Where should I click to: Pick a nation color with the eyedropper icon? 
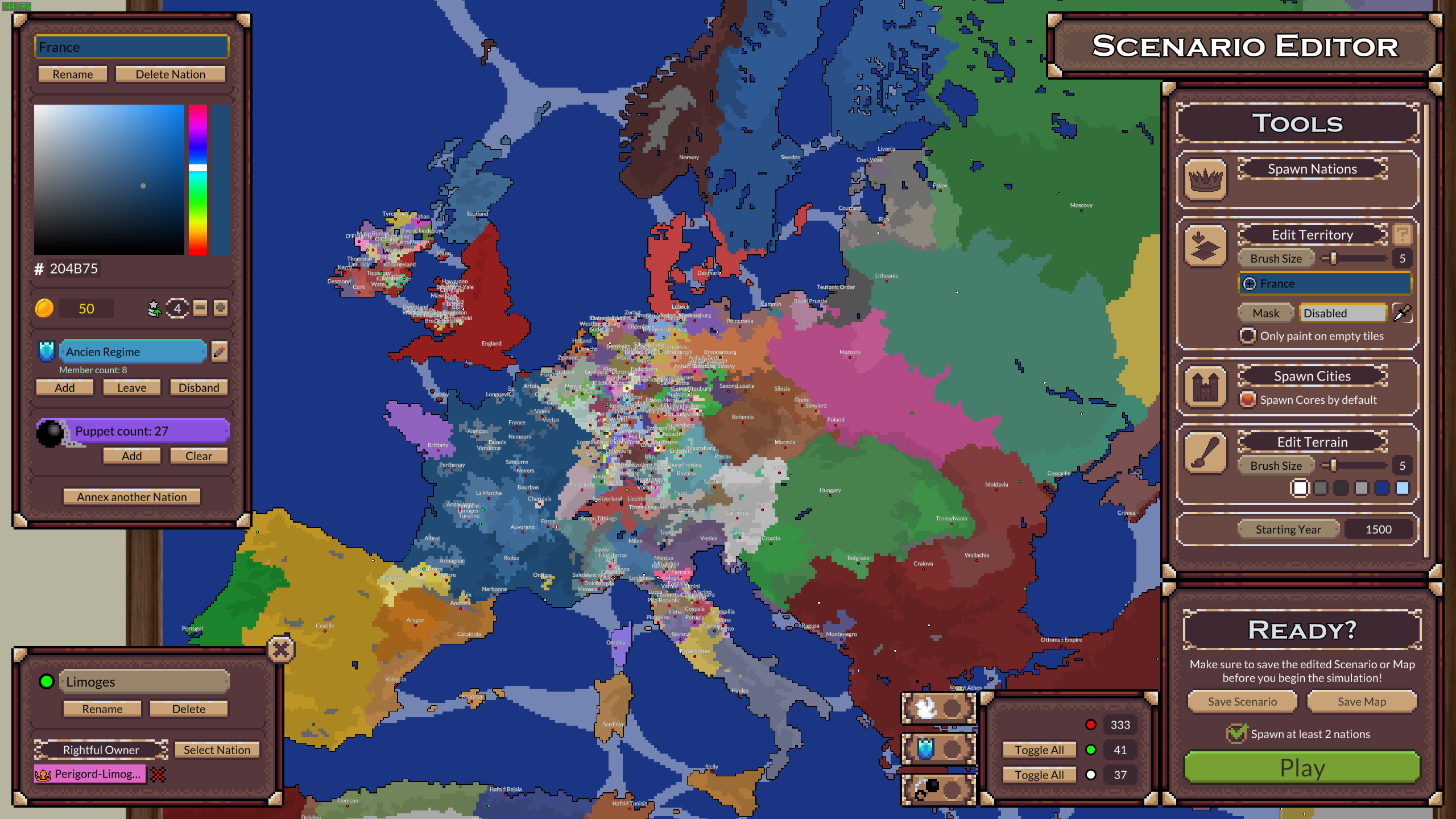click(1404, 313)
